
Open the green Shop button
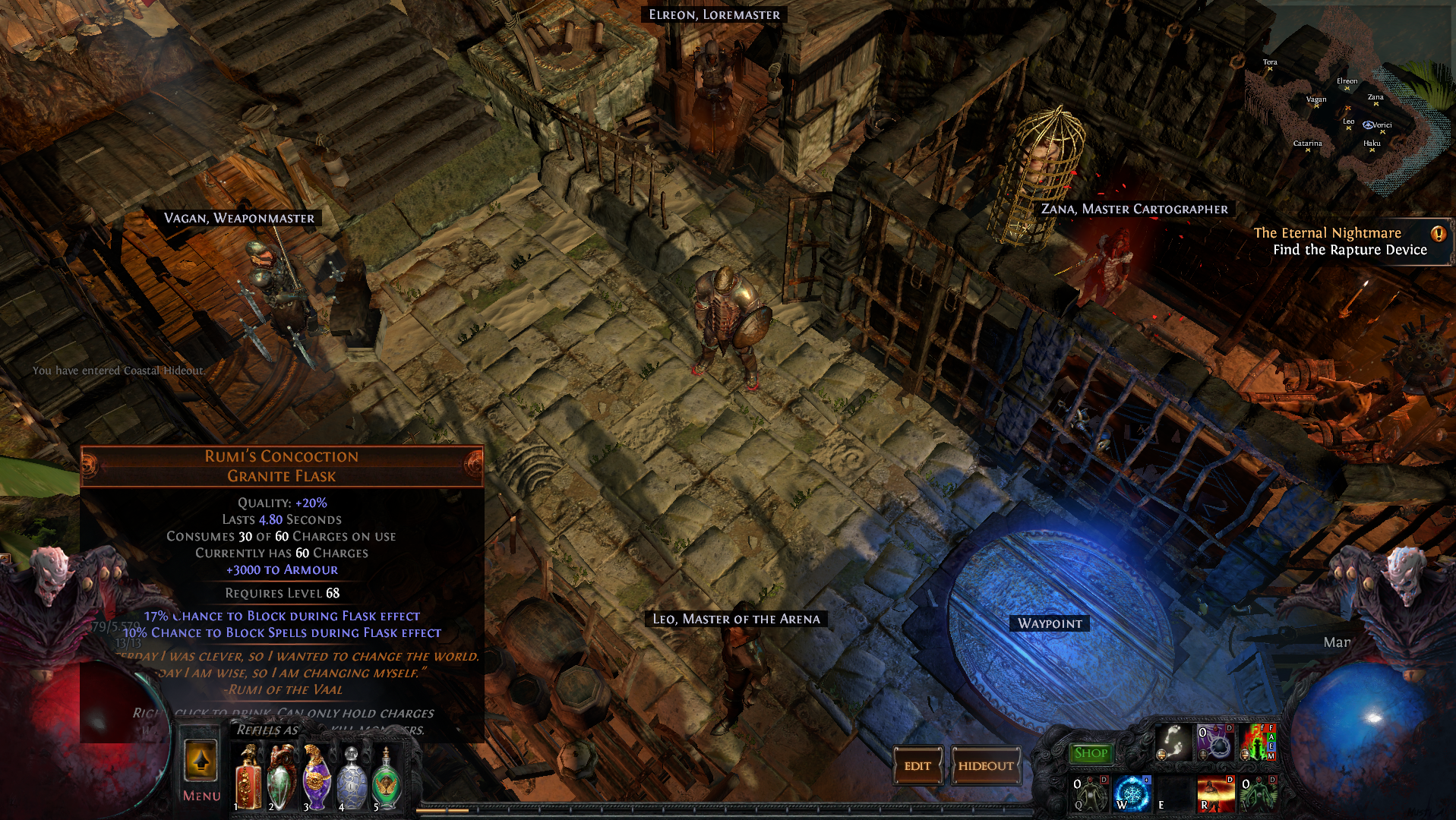coord(1091,753)
